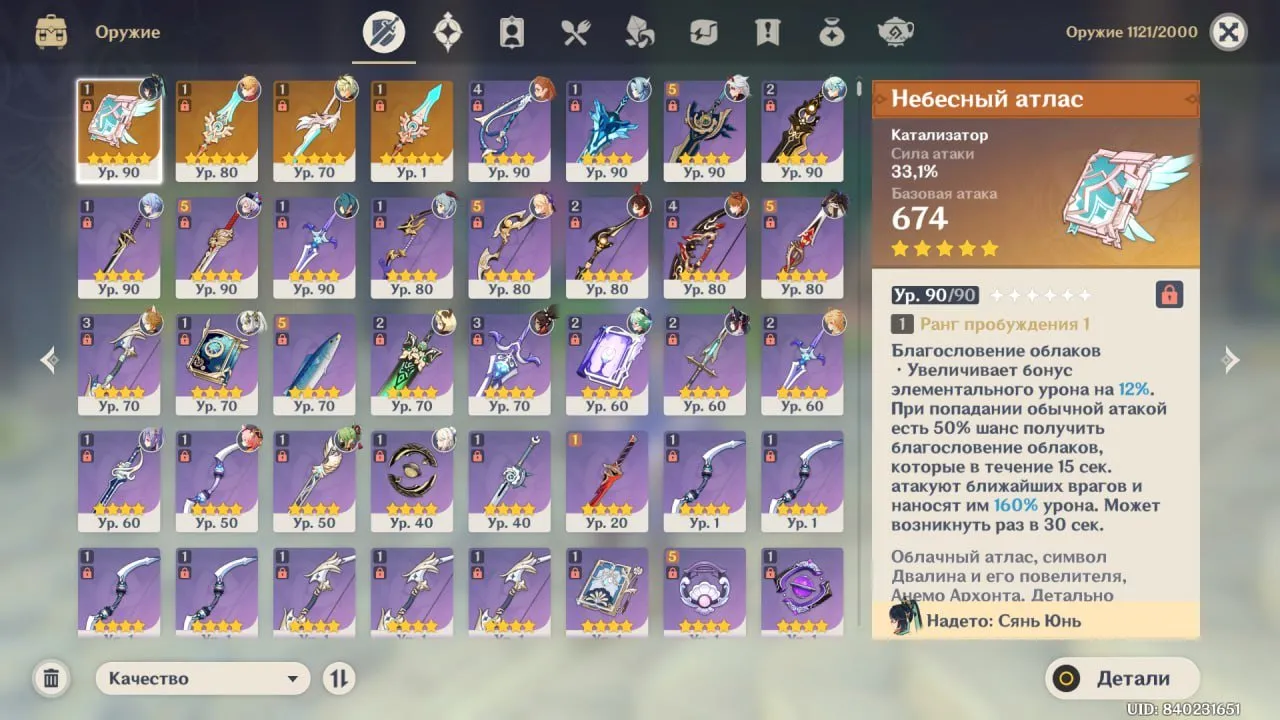1280x720 pixels.
Task: Go to the previous page with the left arrow
Action: [49, 360]
